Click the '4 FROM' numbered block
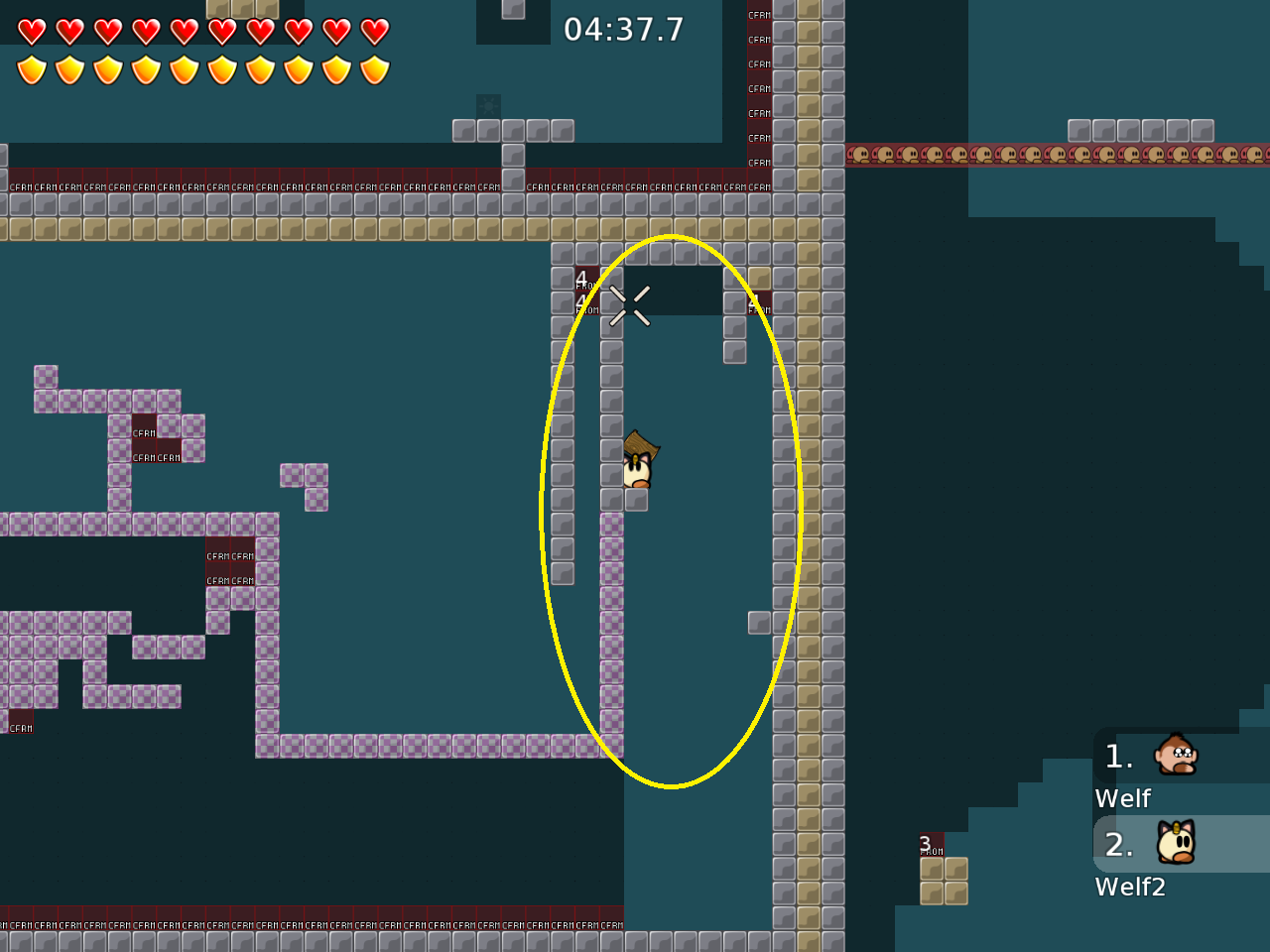Image resolution: width=1270 pixels, height=952 pixels. tap(585, 278)
